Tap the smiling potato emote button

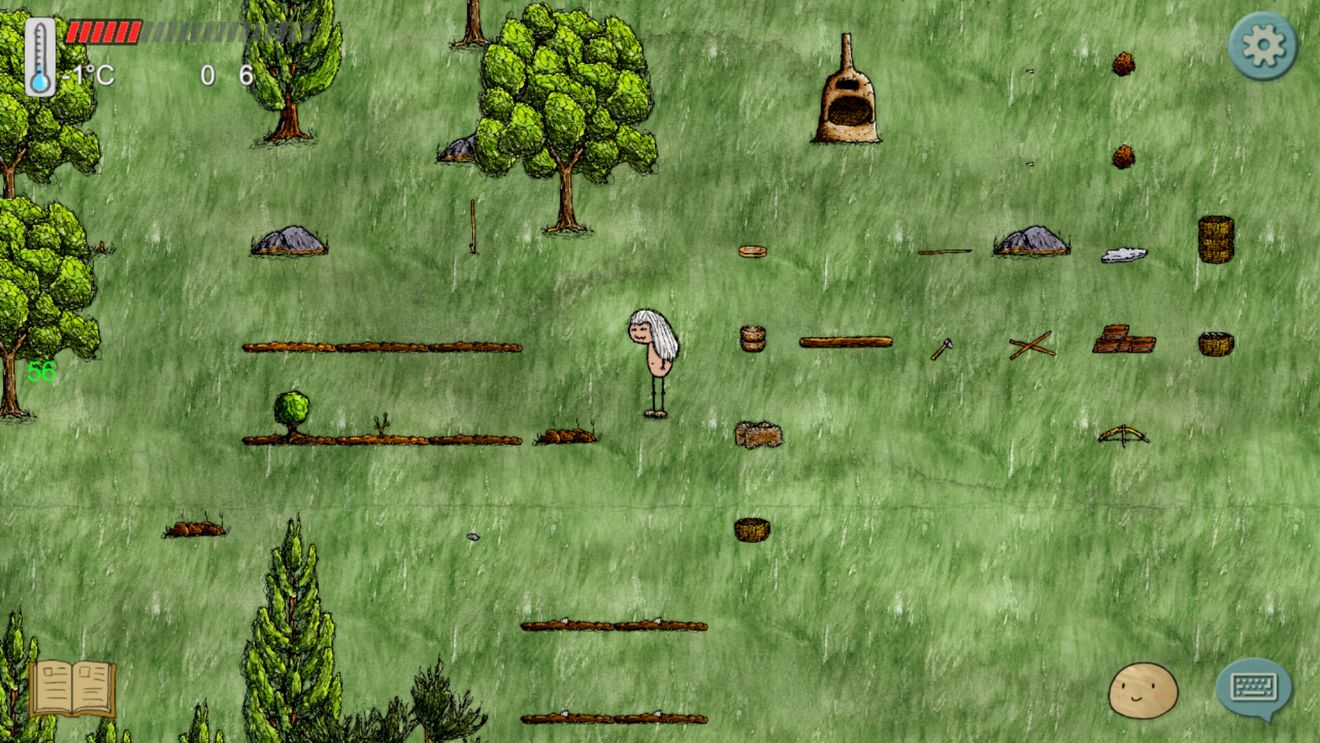coord(1142,690)
